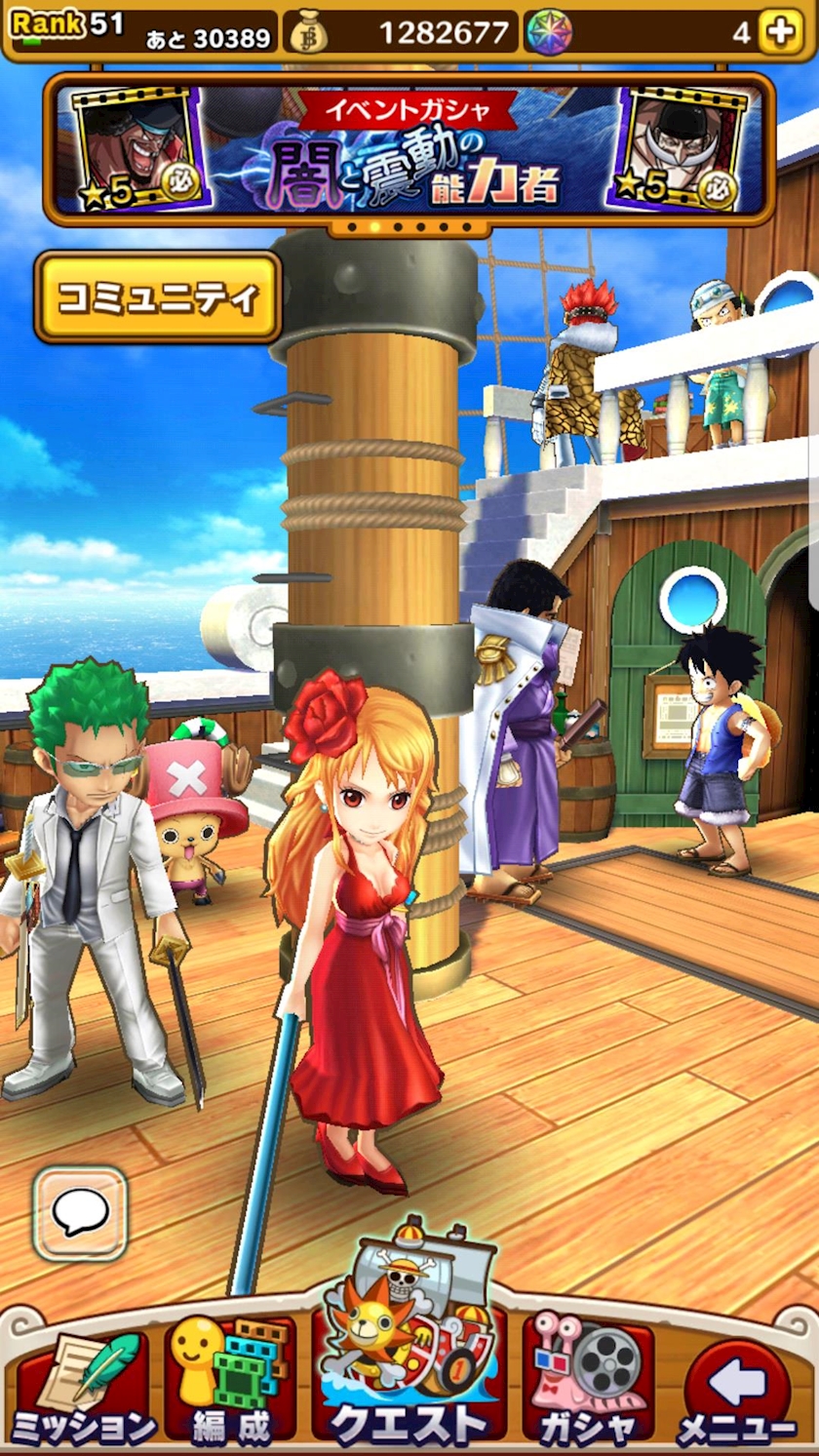Add rainbow gems with the plus button
Viewport: 819px width, 1456px height.
(x=781, y=32)
